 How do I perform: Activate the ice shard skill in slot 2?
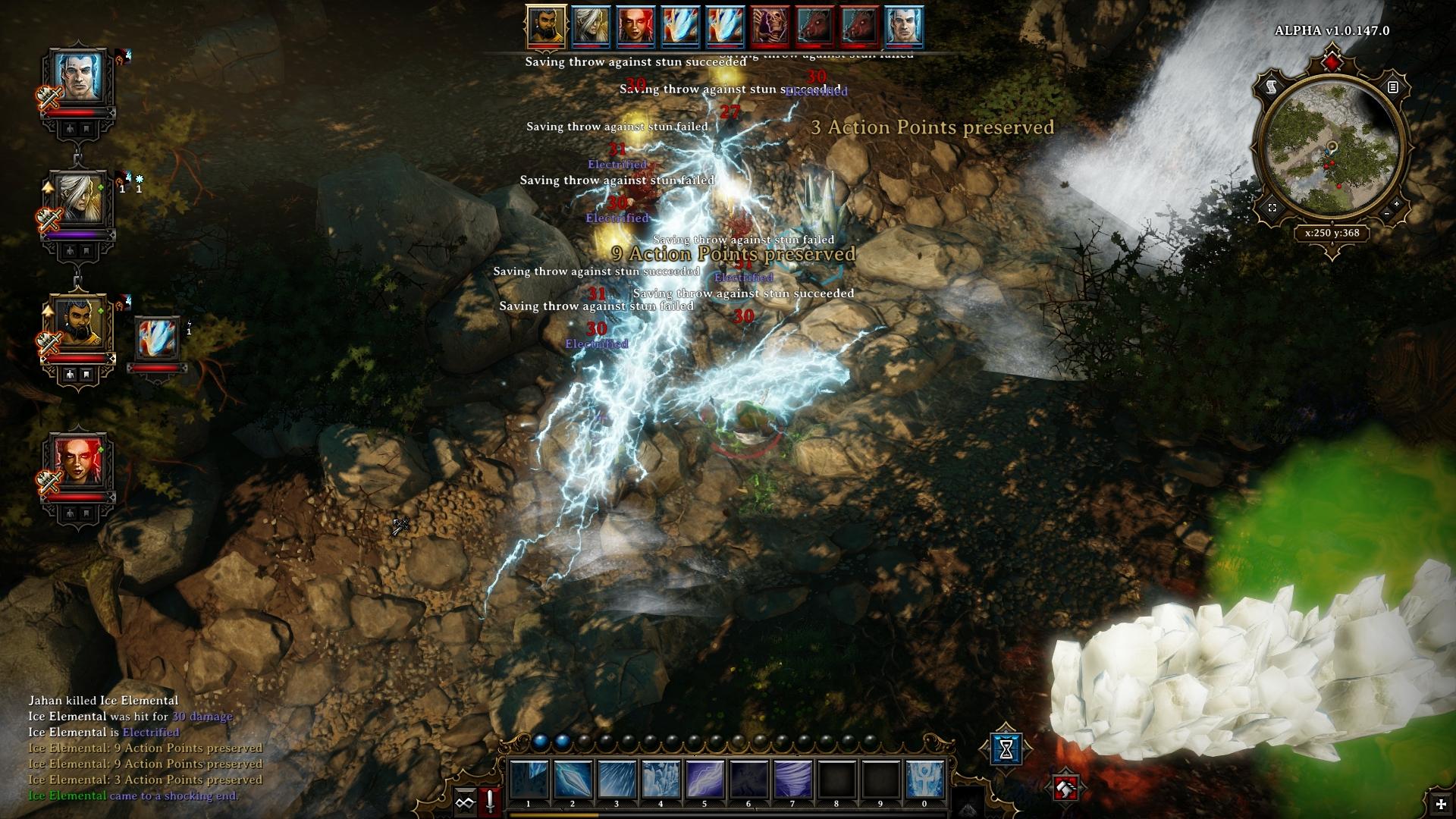coord(573,780)
